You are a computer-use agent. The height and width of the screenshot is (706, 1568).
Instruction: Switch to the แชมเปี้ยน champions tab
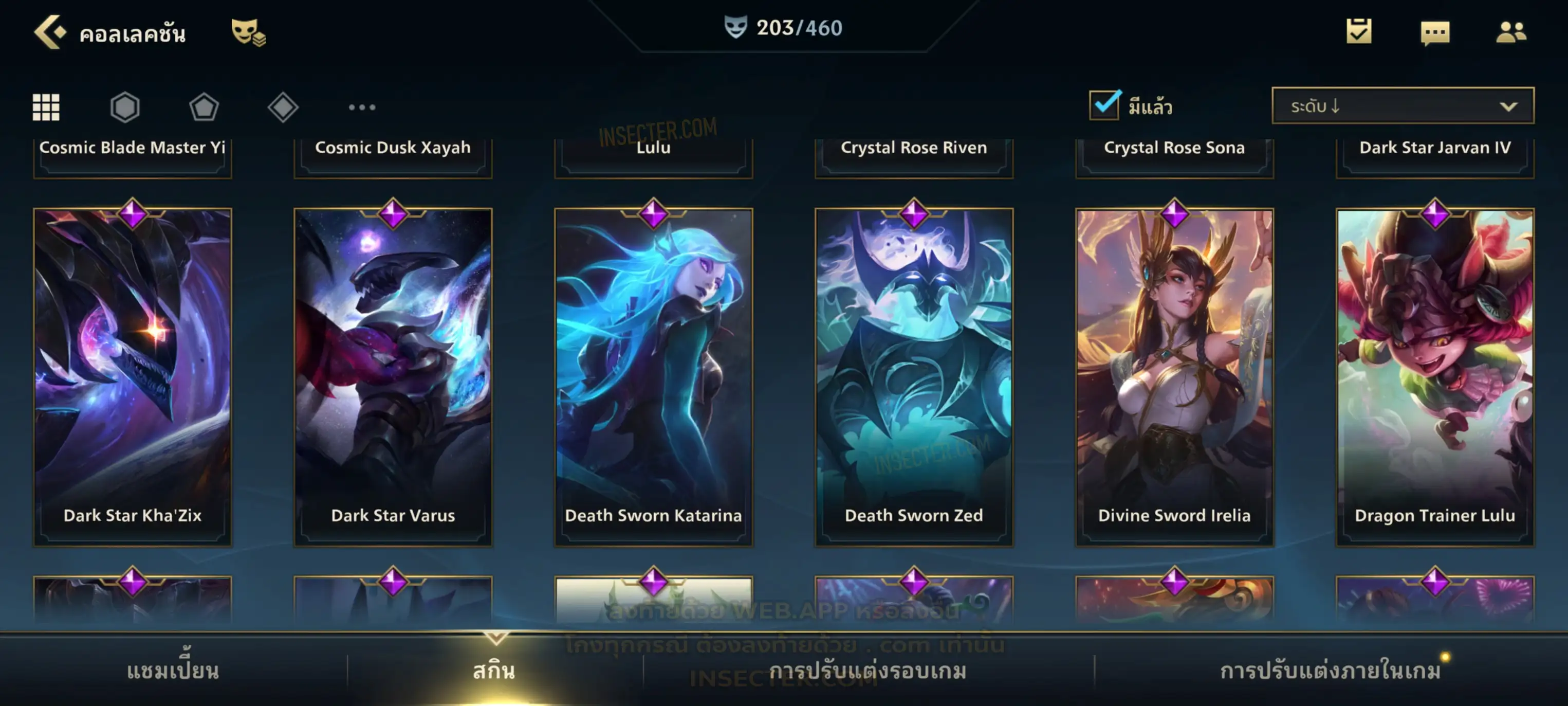coord(173,671)
